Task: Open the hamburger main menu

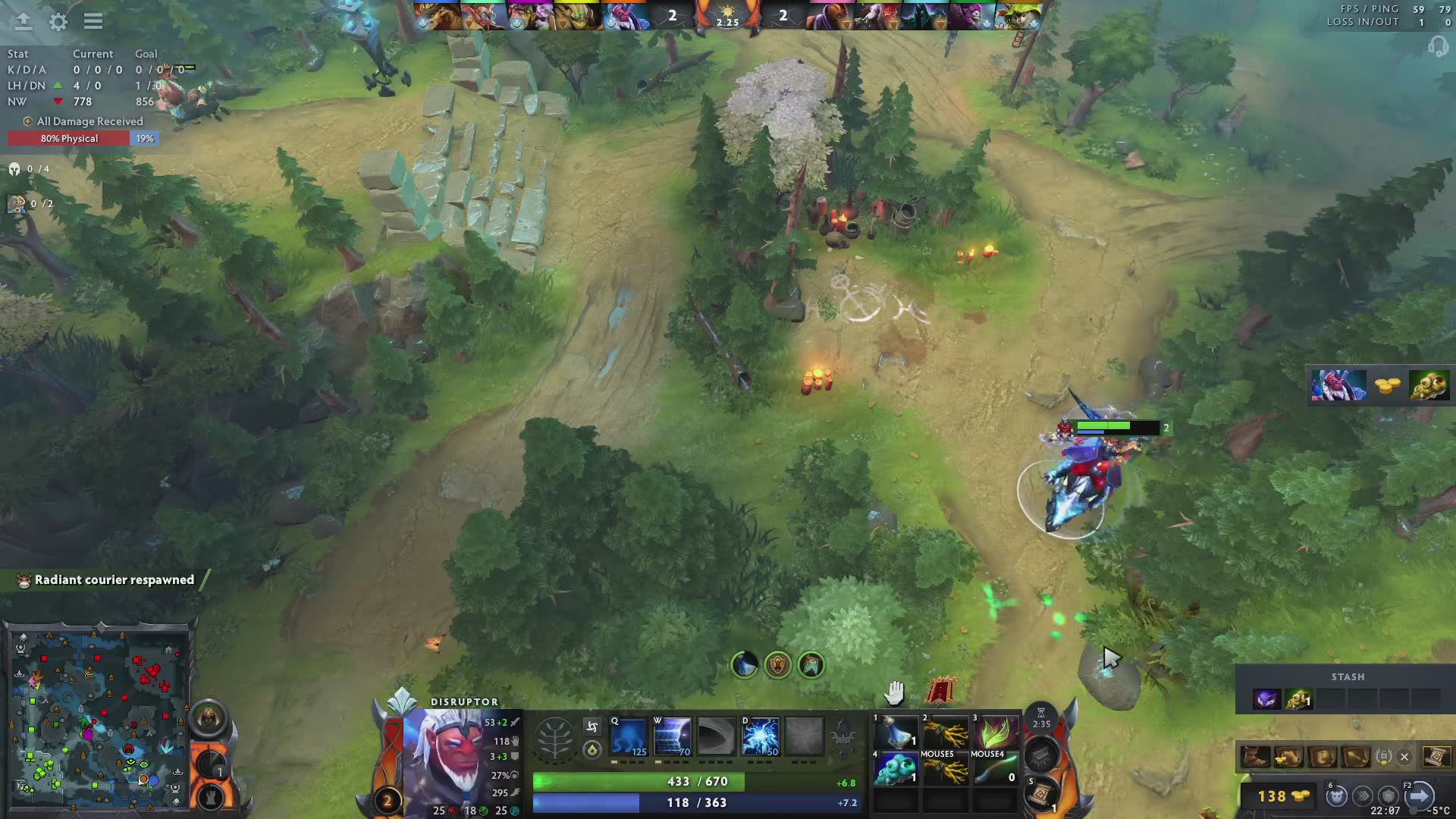Action: pyautogui.click(x=93, y=21)
